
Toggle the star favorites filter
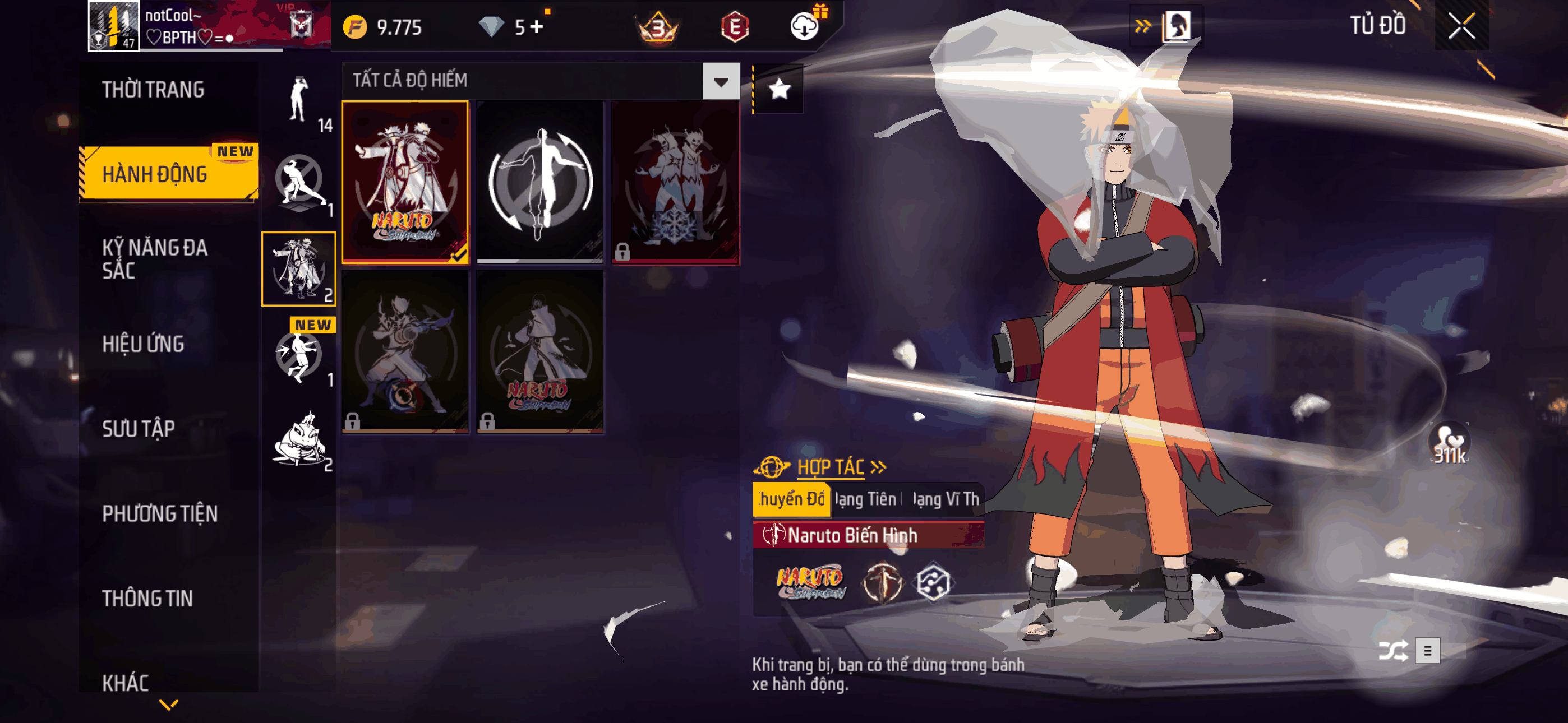click(x=779, y=90)
